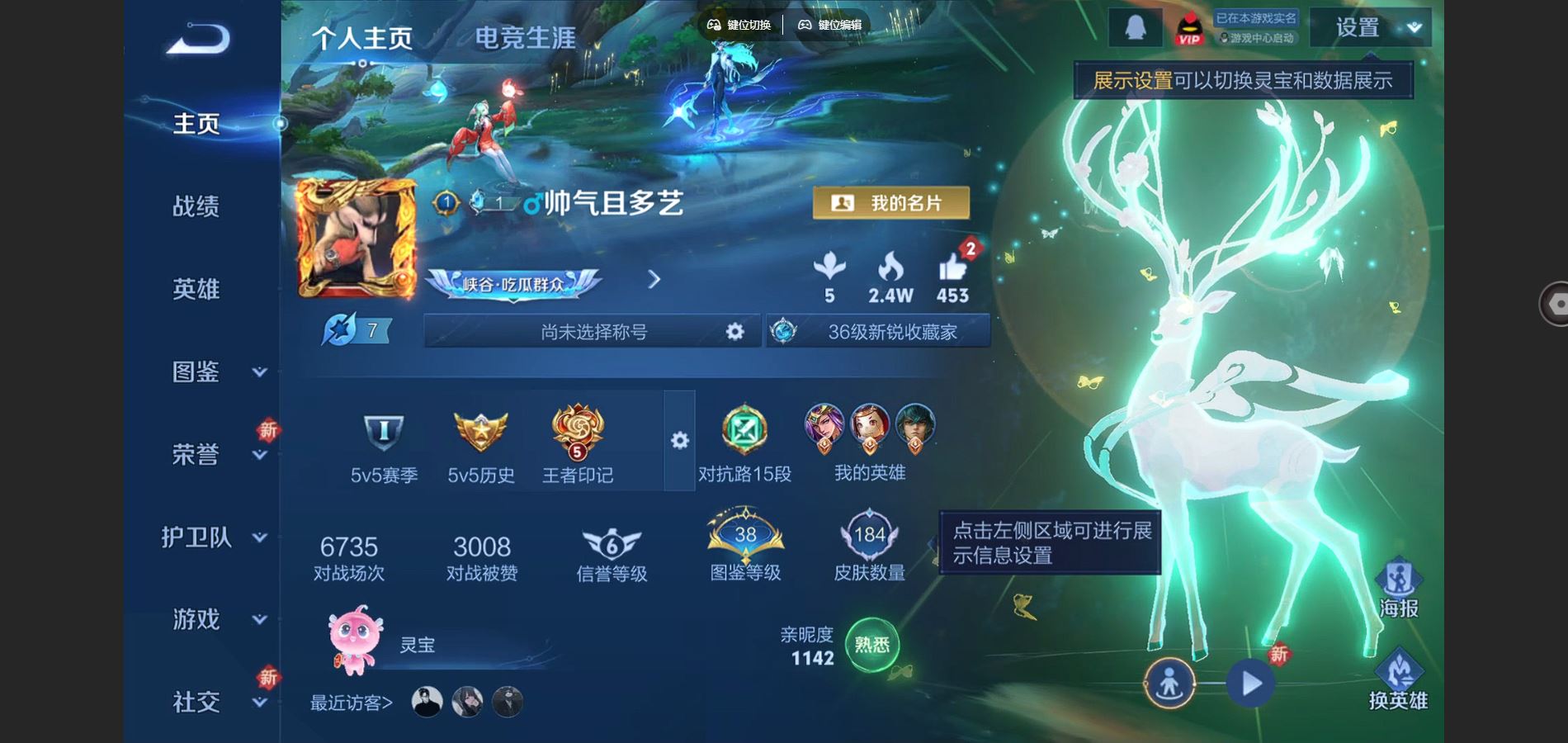
Task: Switch to the 电竞生涯 tab
Action: 526,37
